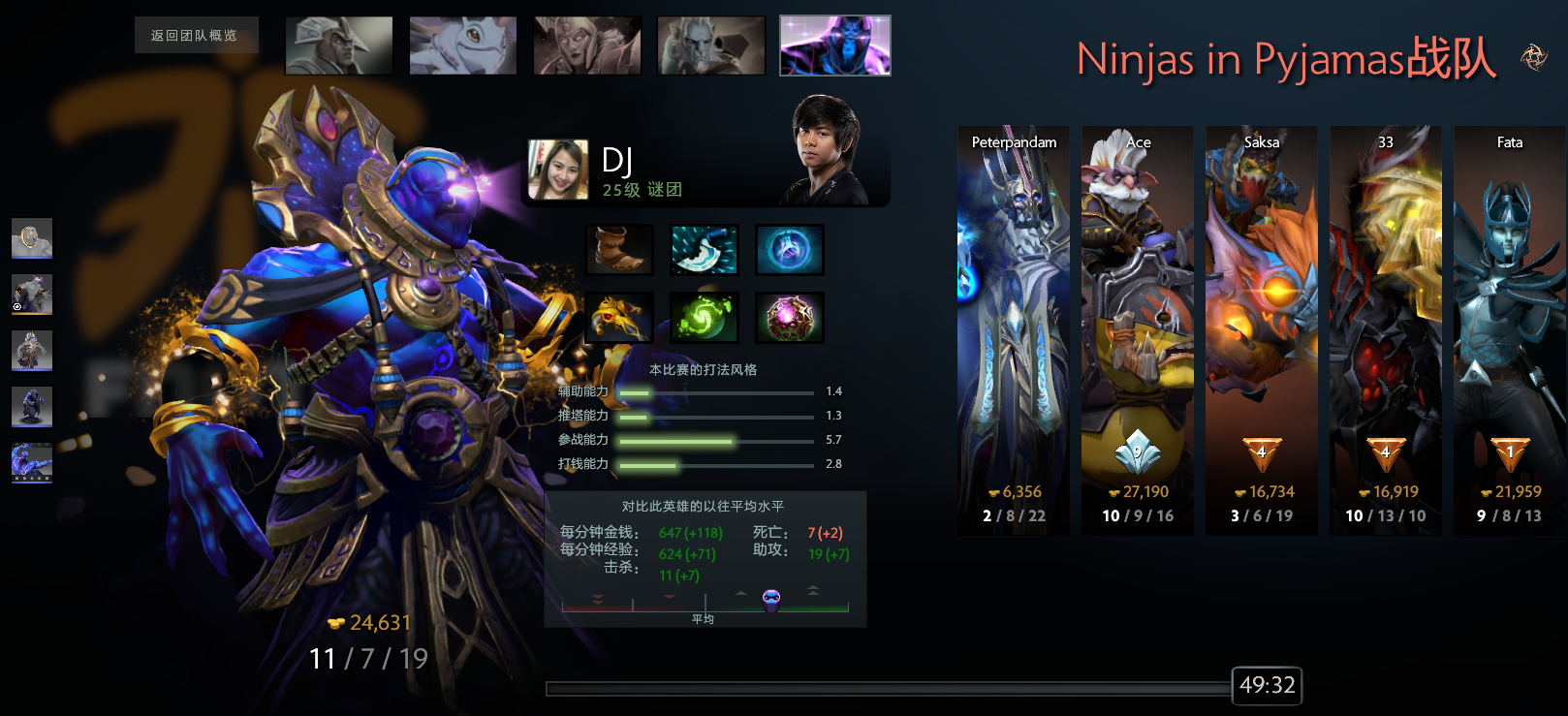The height and width of the screenshot is (716, 1568).
Task: Click the 49:32 match timeline handle
Action: 1267,686
